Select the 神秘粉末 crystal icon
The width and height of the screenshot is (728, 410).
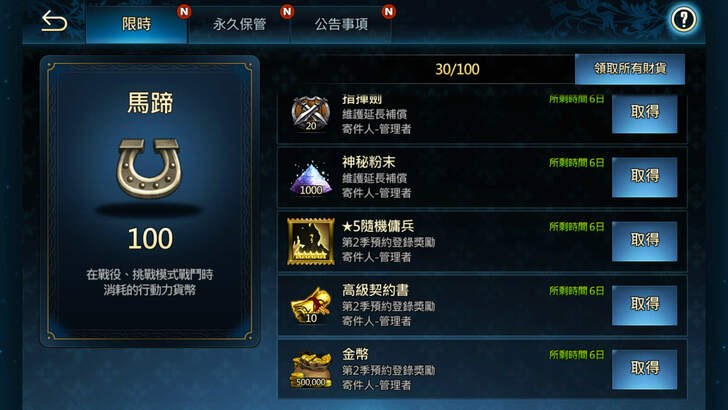point(312,177)
